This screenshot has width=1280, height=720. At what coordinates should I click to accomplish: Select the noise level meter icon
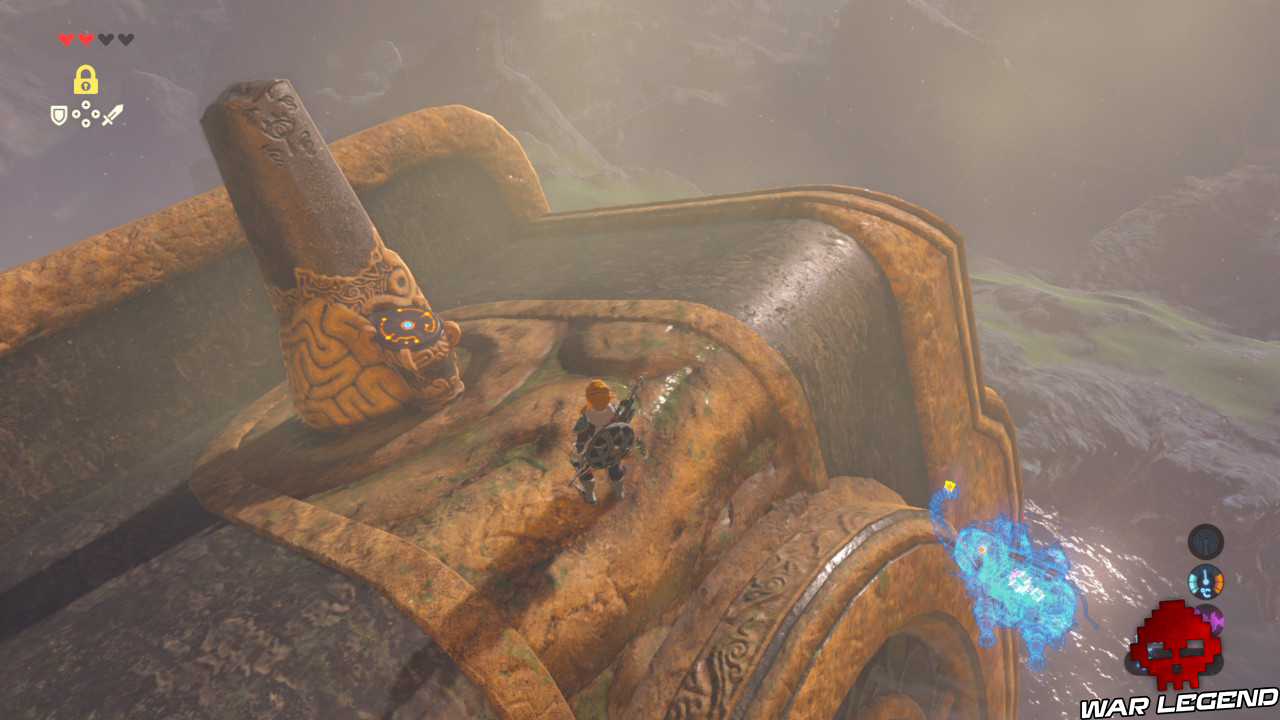tap(1210, 618)
